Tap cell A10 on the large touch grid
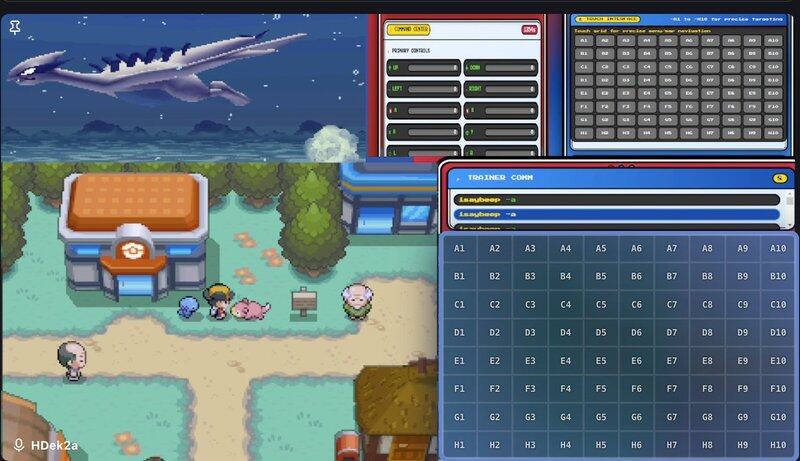The width and height of the screenshot is (800, 461). [x=778, y=248]
